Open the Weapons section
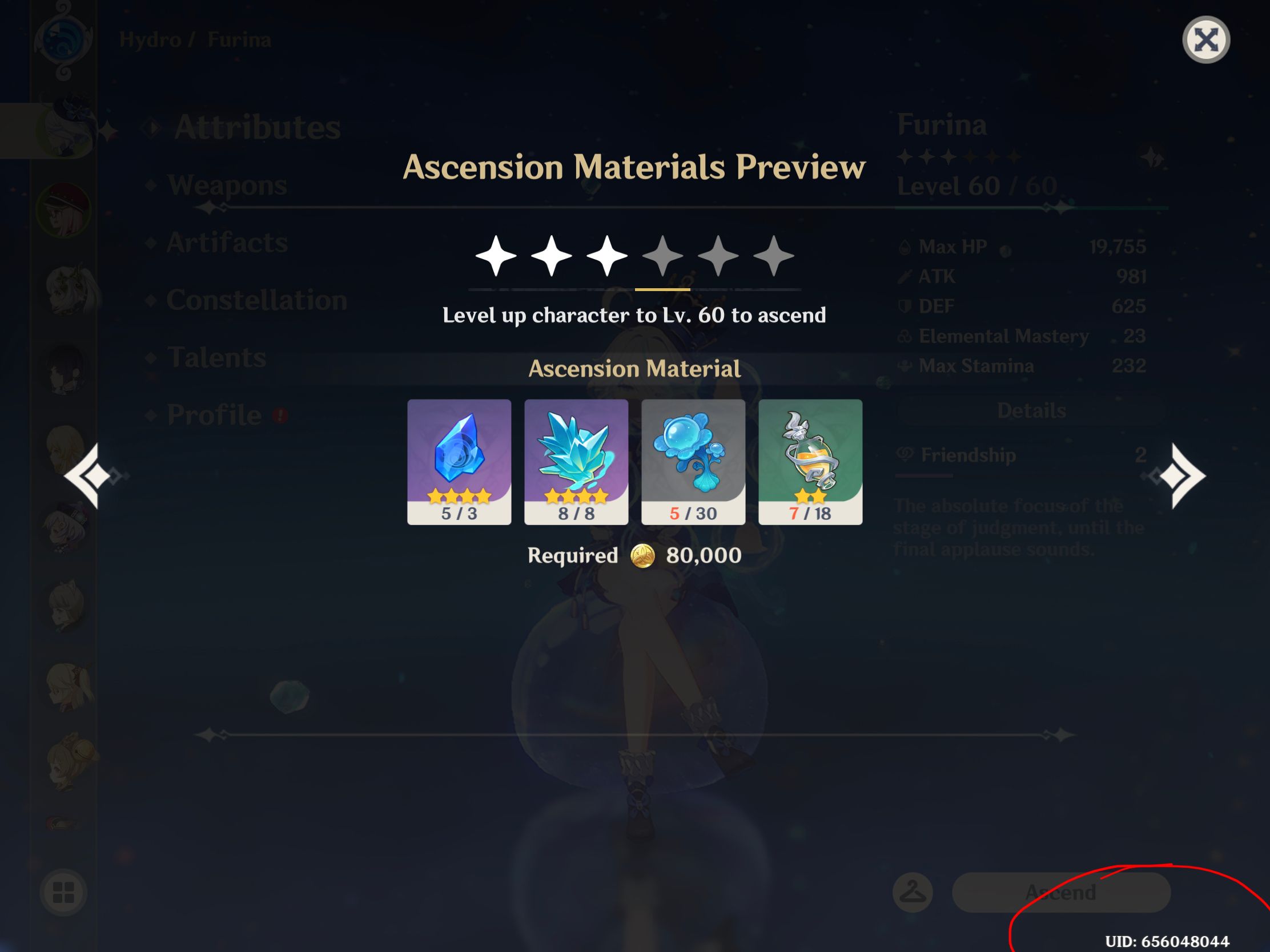The height and width of the screenshot is (952, 1270). point(230,185)
